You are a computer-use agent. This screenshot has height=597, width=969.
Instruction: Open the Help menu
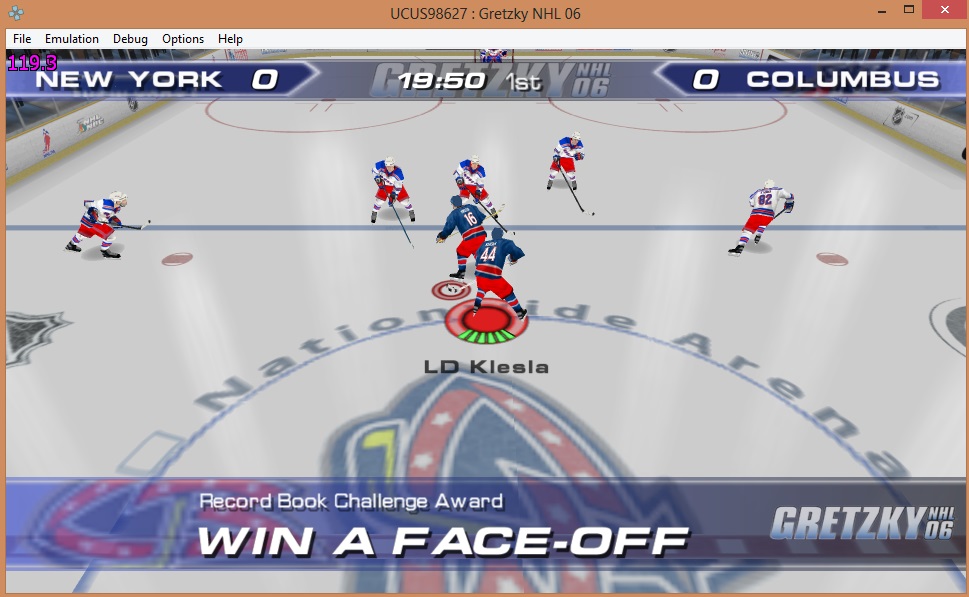pyautogui.click(x=230, y=39)
